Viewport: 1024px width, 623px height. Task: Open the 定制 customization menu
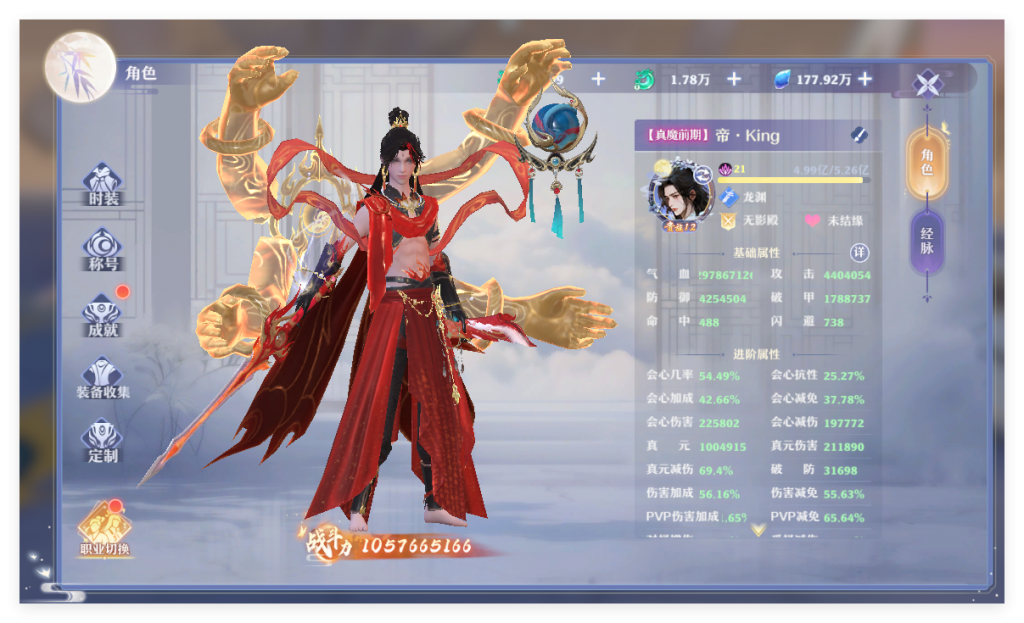[x=102, y=442]
